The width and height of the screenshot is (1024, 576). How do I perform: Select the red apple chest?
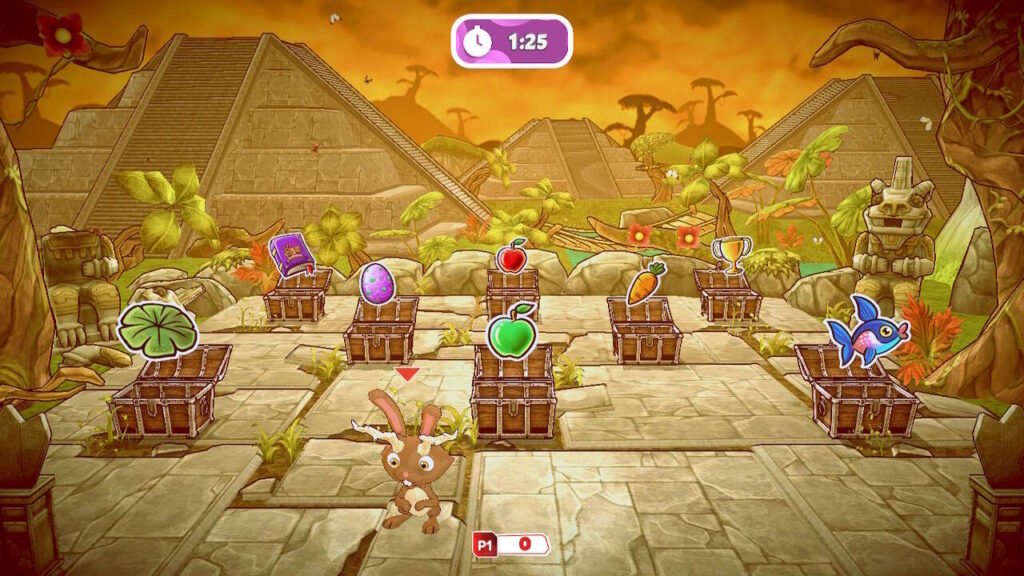512,292
